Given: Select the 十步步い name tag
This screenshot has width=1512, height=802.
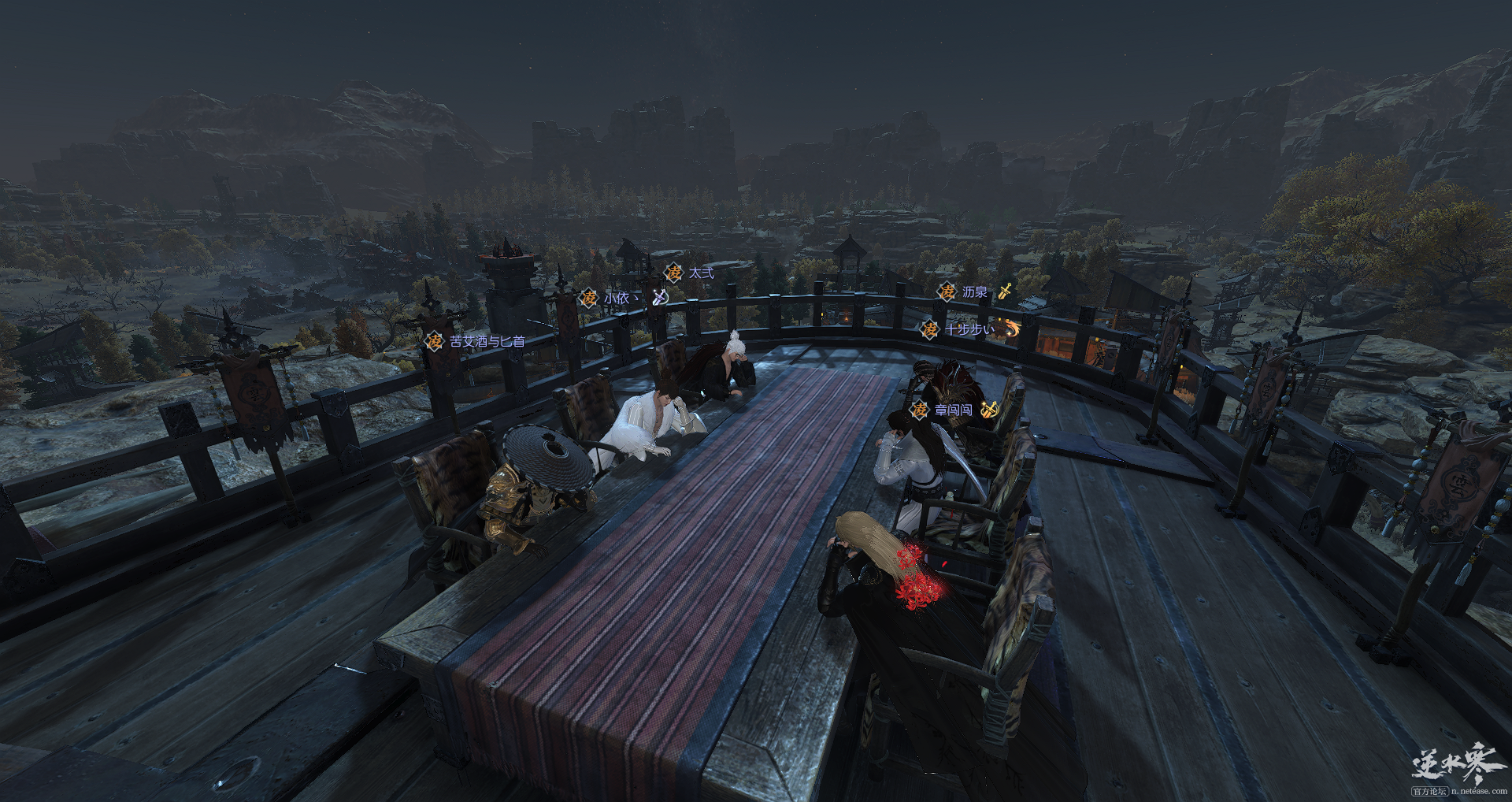Looking at the screenshot, I should click(x=969, y=329).
